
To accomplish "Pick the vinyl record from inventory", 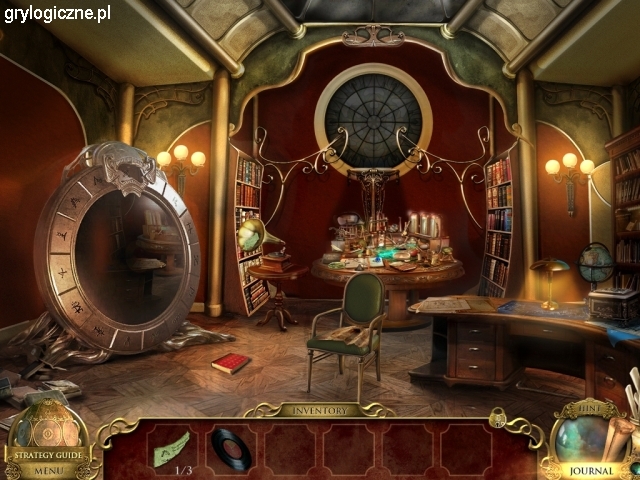I will (232, 448).
